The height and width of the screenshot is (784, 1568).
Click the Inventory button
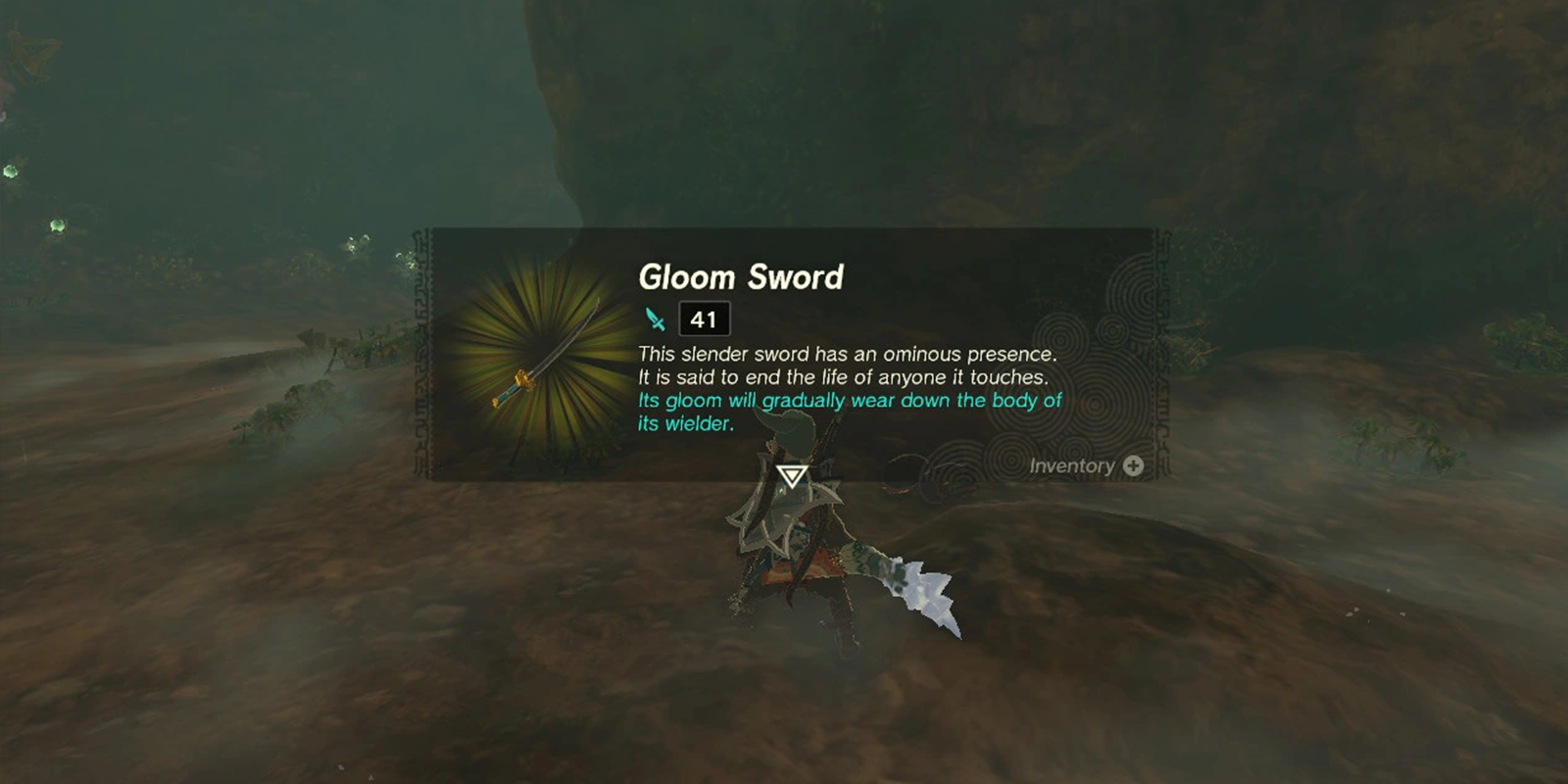[x=1088, y=467]
